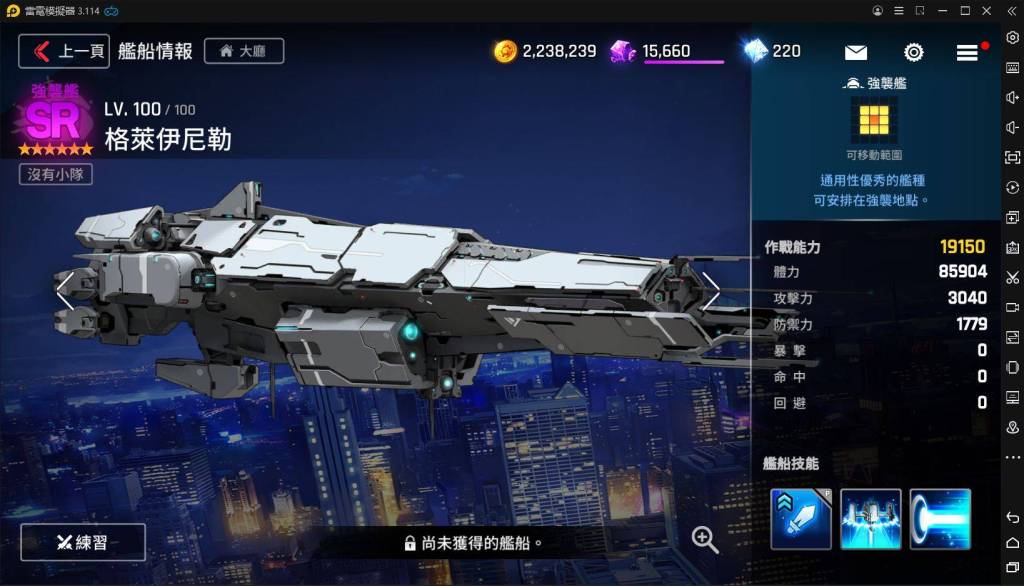Show the next ship with right arrow
This screenshot has width=1024, height=586.
tap(711, 290)
